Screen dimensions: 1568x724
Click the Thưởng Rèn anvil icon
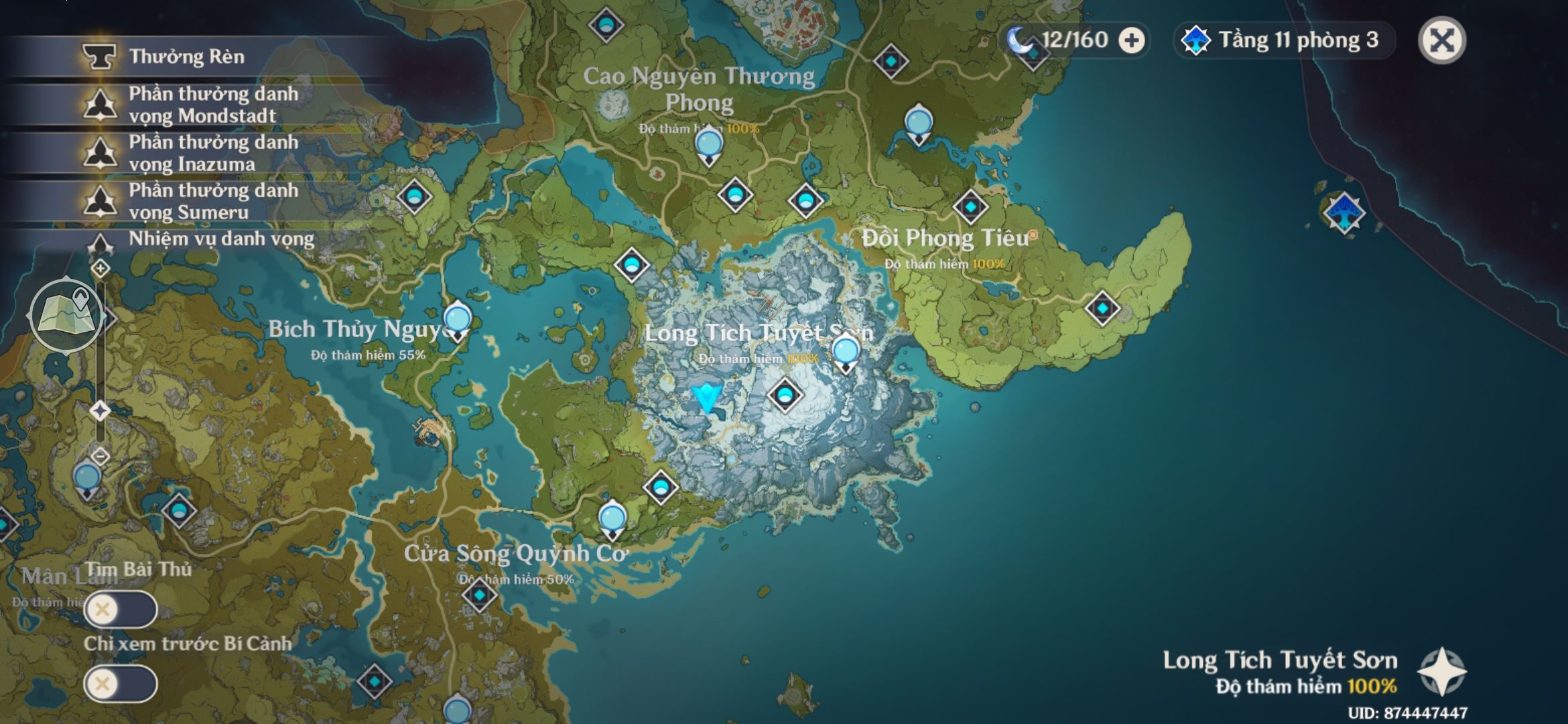point(99,58)
